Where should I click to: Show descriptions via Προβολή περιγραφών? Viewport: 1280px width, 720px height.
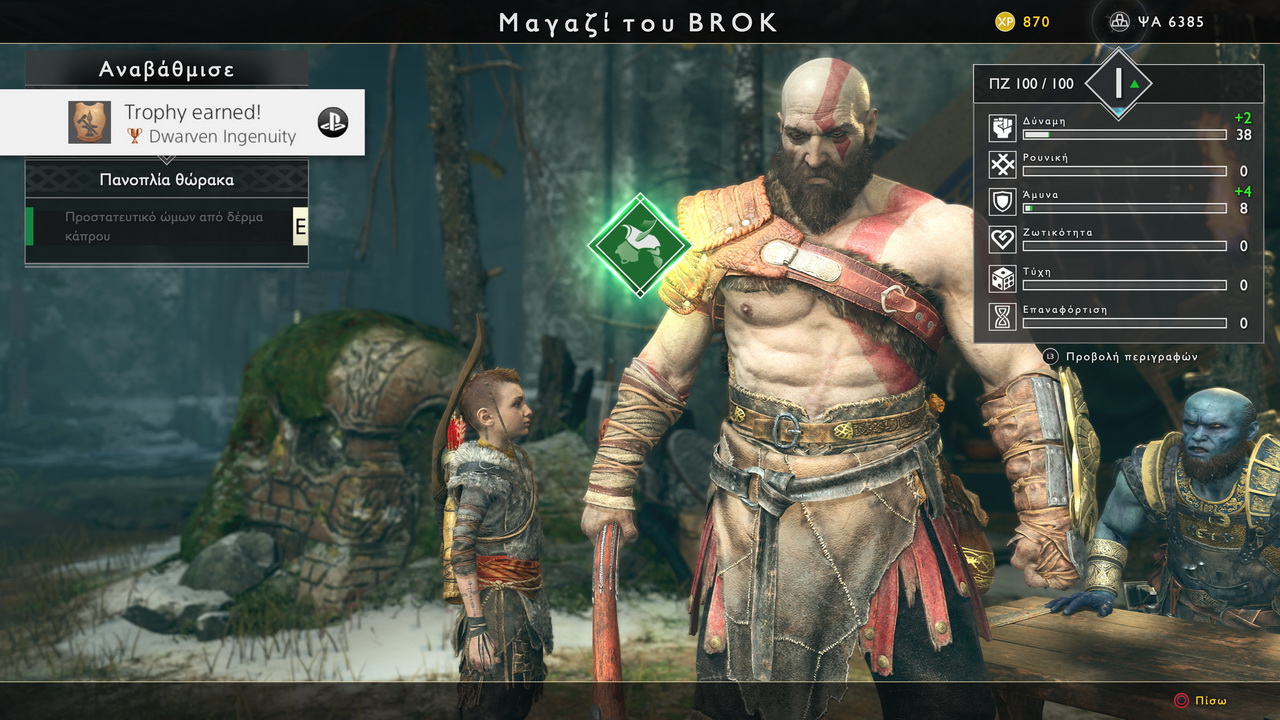[1121, 357]
